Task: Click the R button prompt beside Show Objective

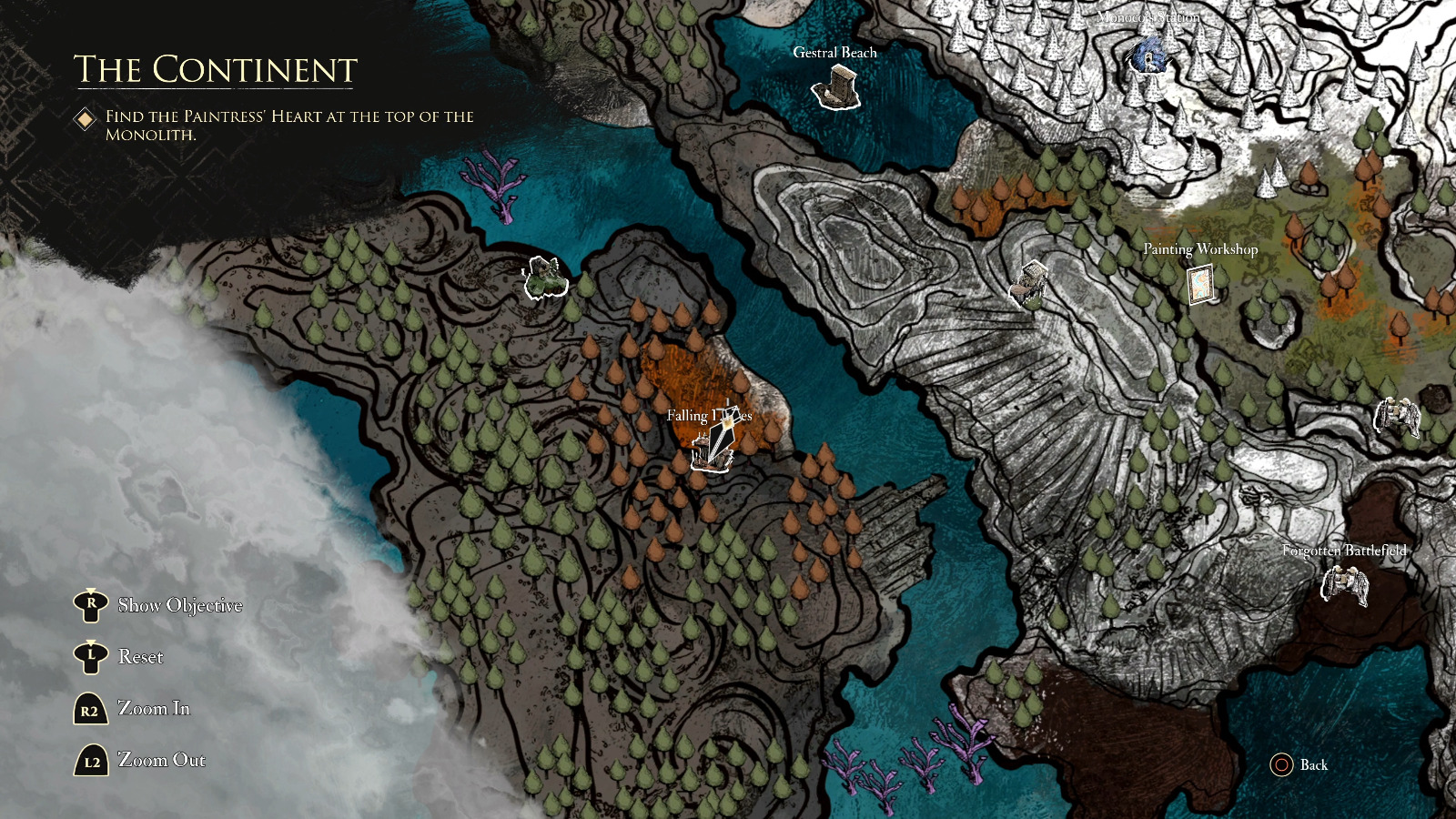Action: 89,604
